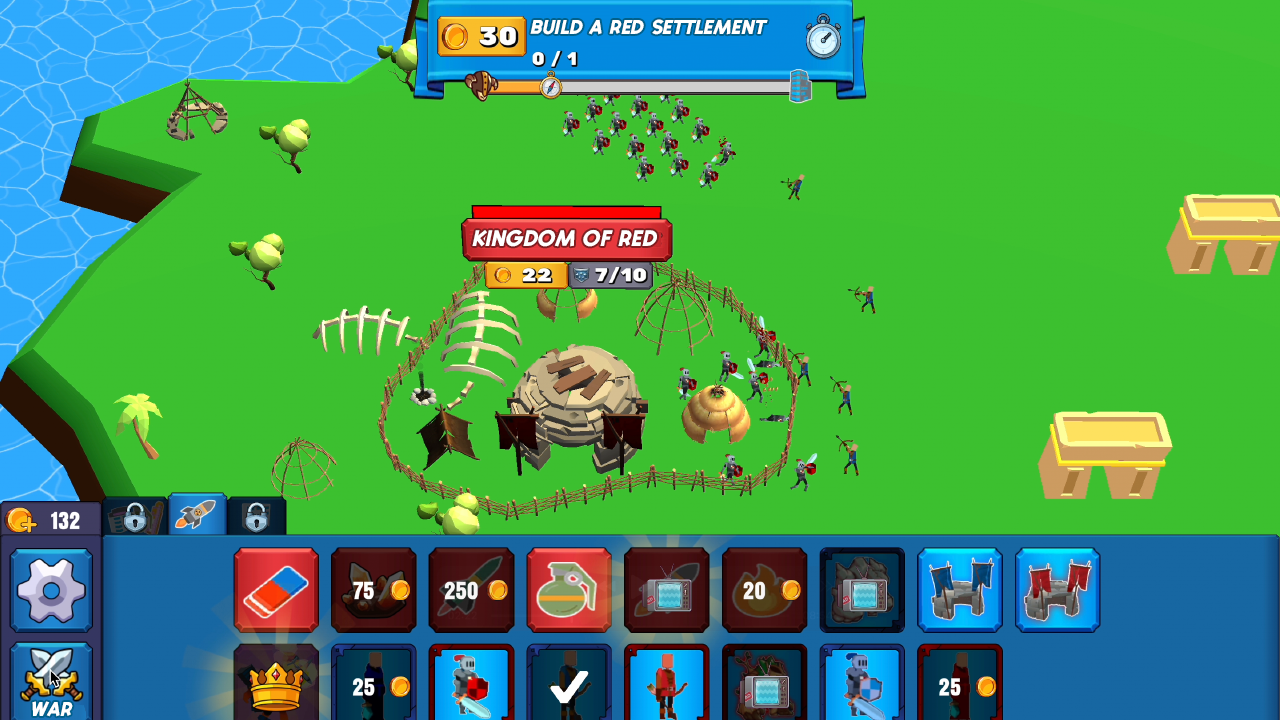Open the locked tab left of the rocket
The image size is (1280, 720).
tap(136, 518)
